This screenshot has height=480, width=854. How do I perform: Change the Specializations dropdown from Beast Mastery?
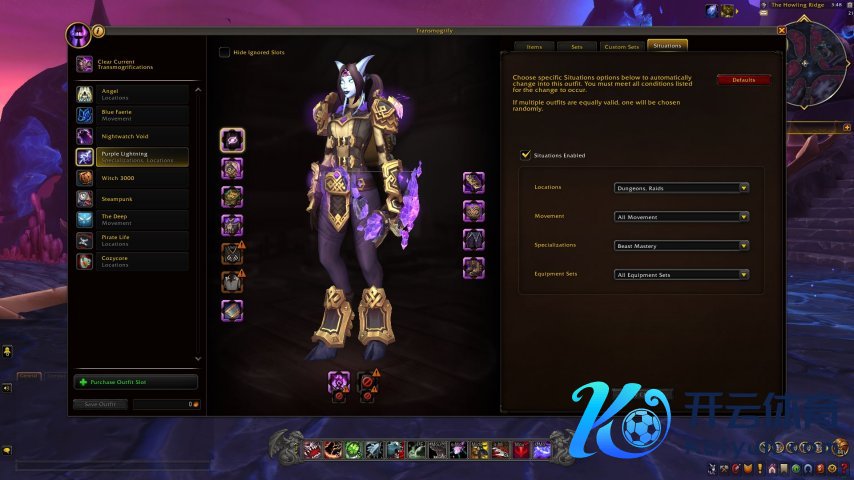681,245
